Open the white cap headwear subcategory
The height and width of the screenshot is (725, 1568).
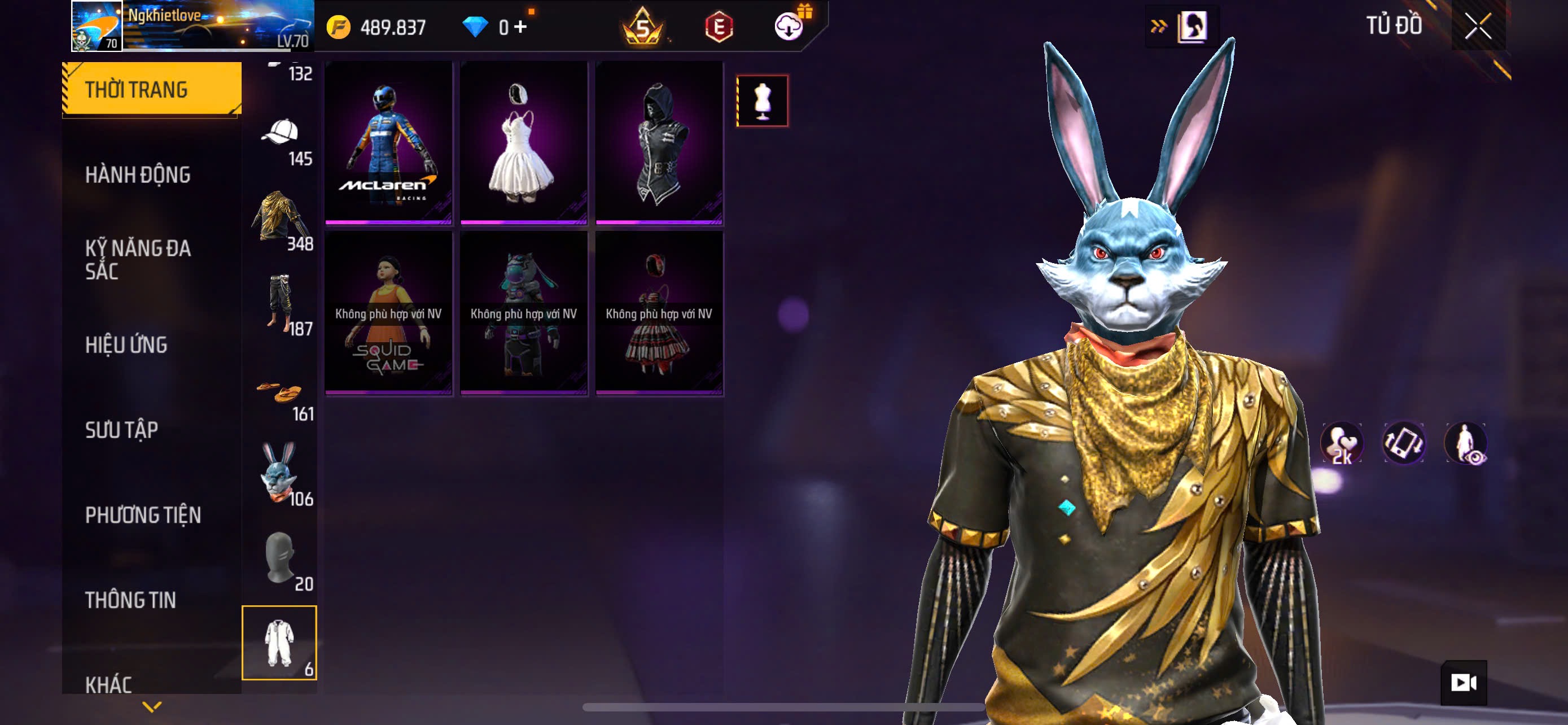coord(280,139)
